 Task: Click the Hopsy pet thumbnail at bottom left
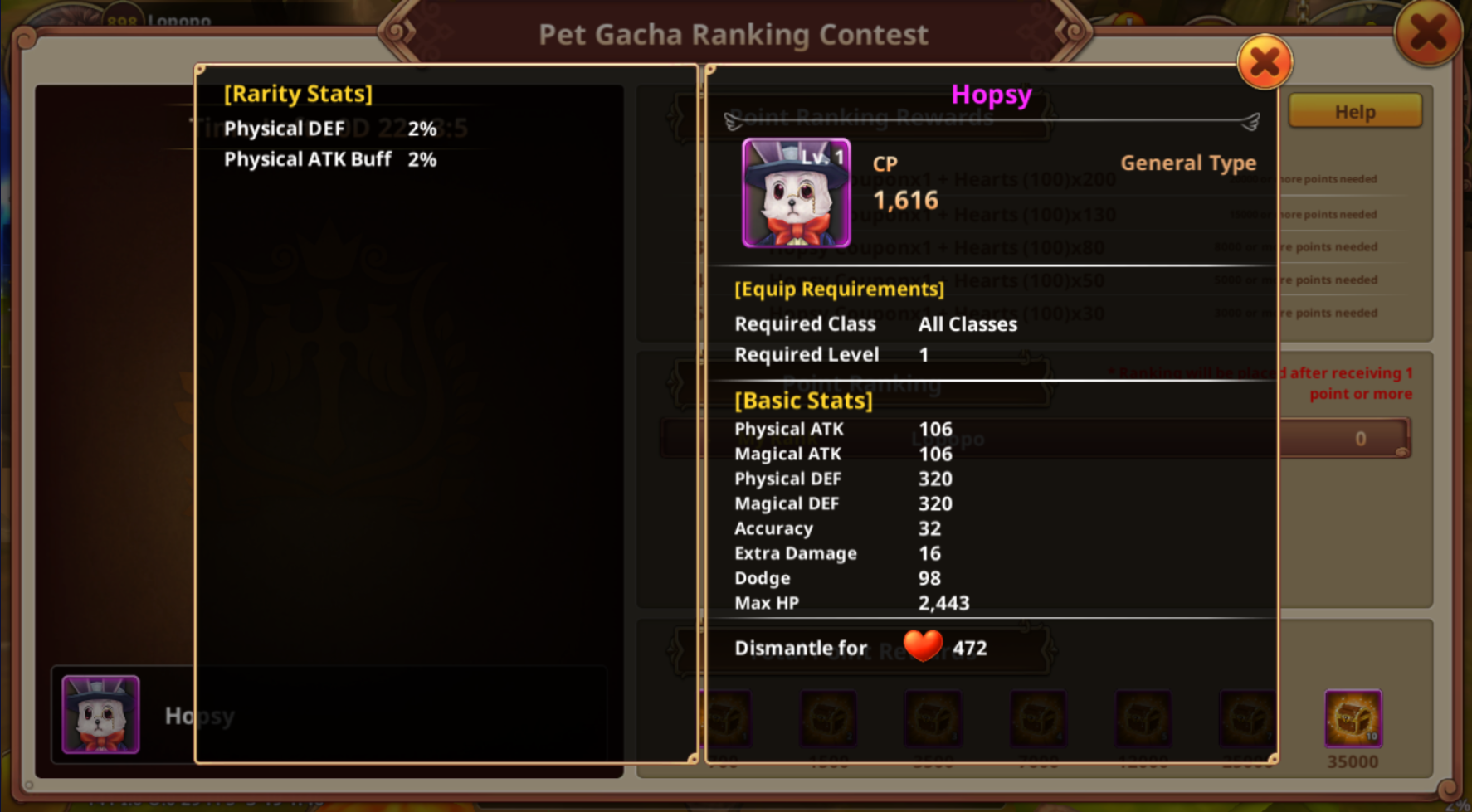click(101, 714)
